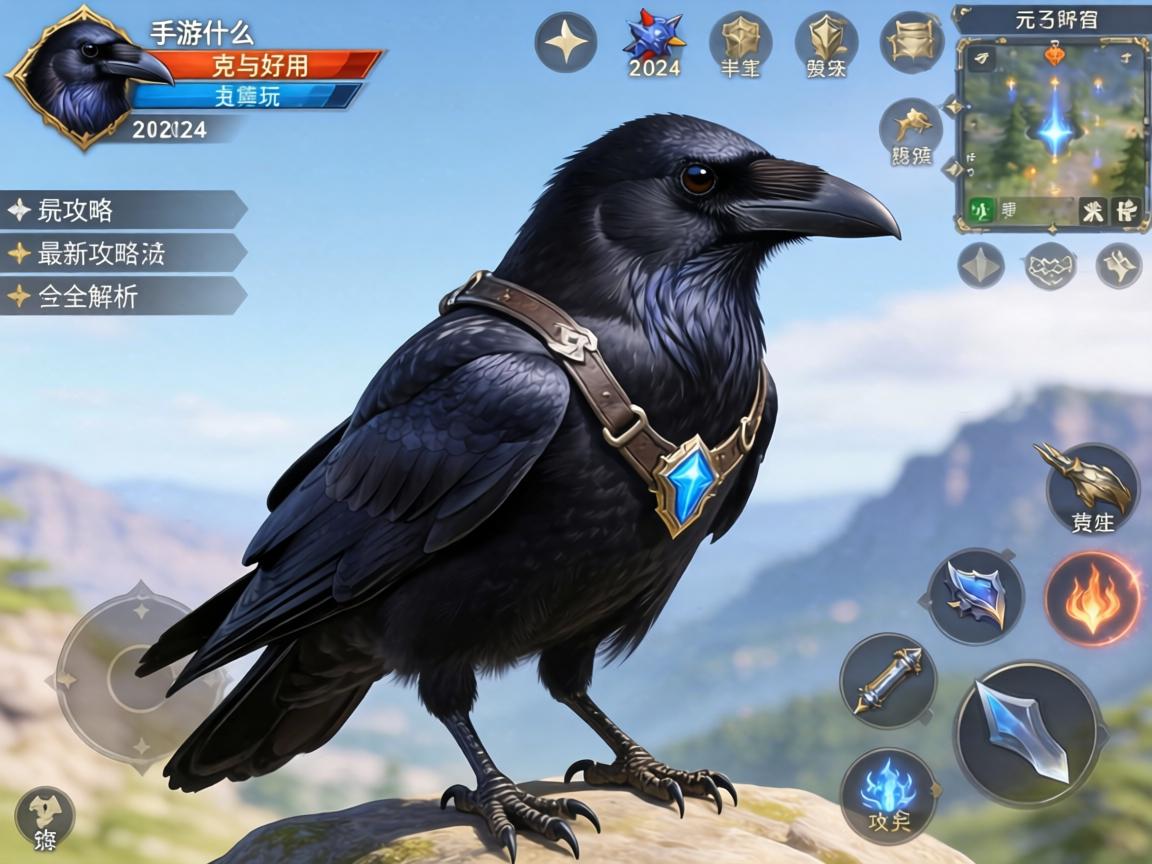Viewport: 1152px width, 864px height.
Task: Open the scroll icon in the top bar
Action: [x=911, y=42]
